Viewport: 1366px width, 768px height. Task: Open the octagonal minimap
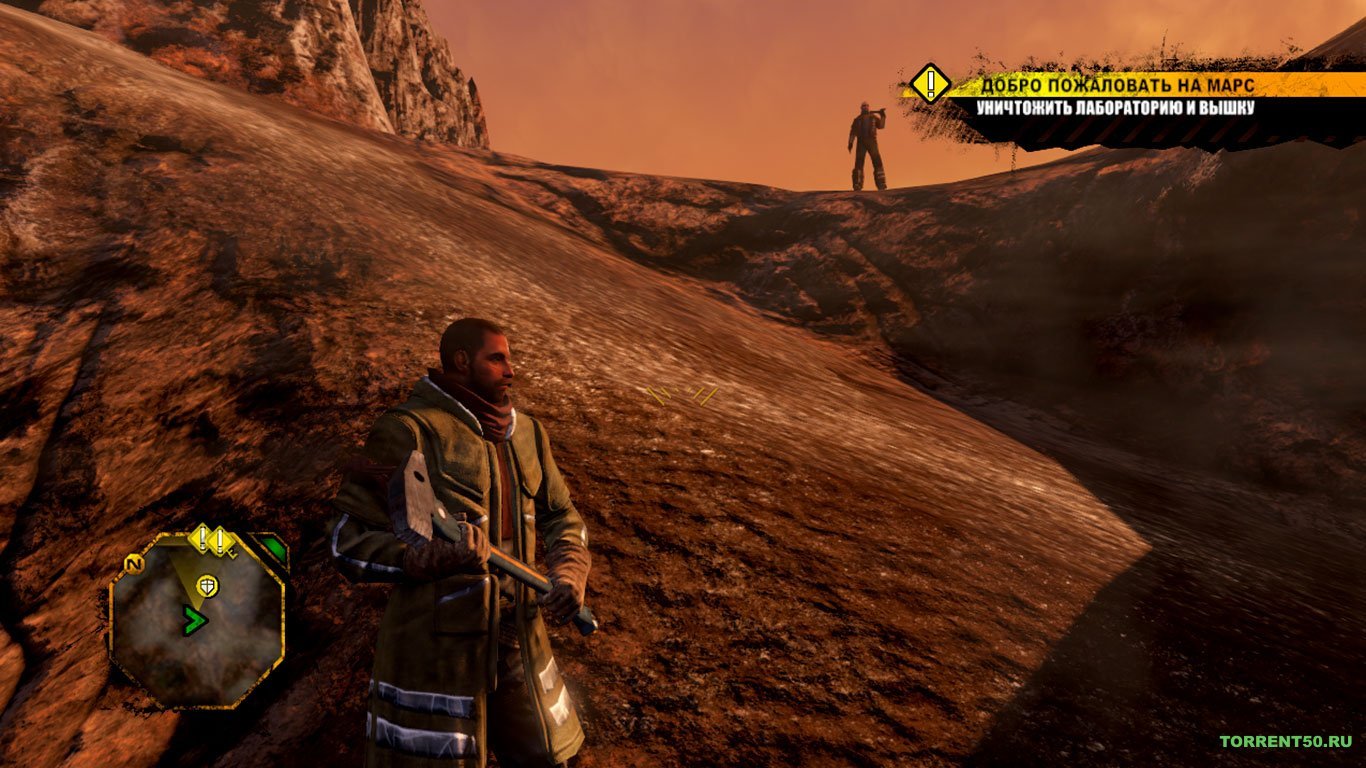pos(196,622)
